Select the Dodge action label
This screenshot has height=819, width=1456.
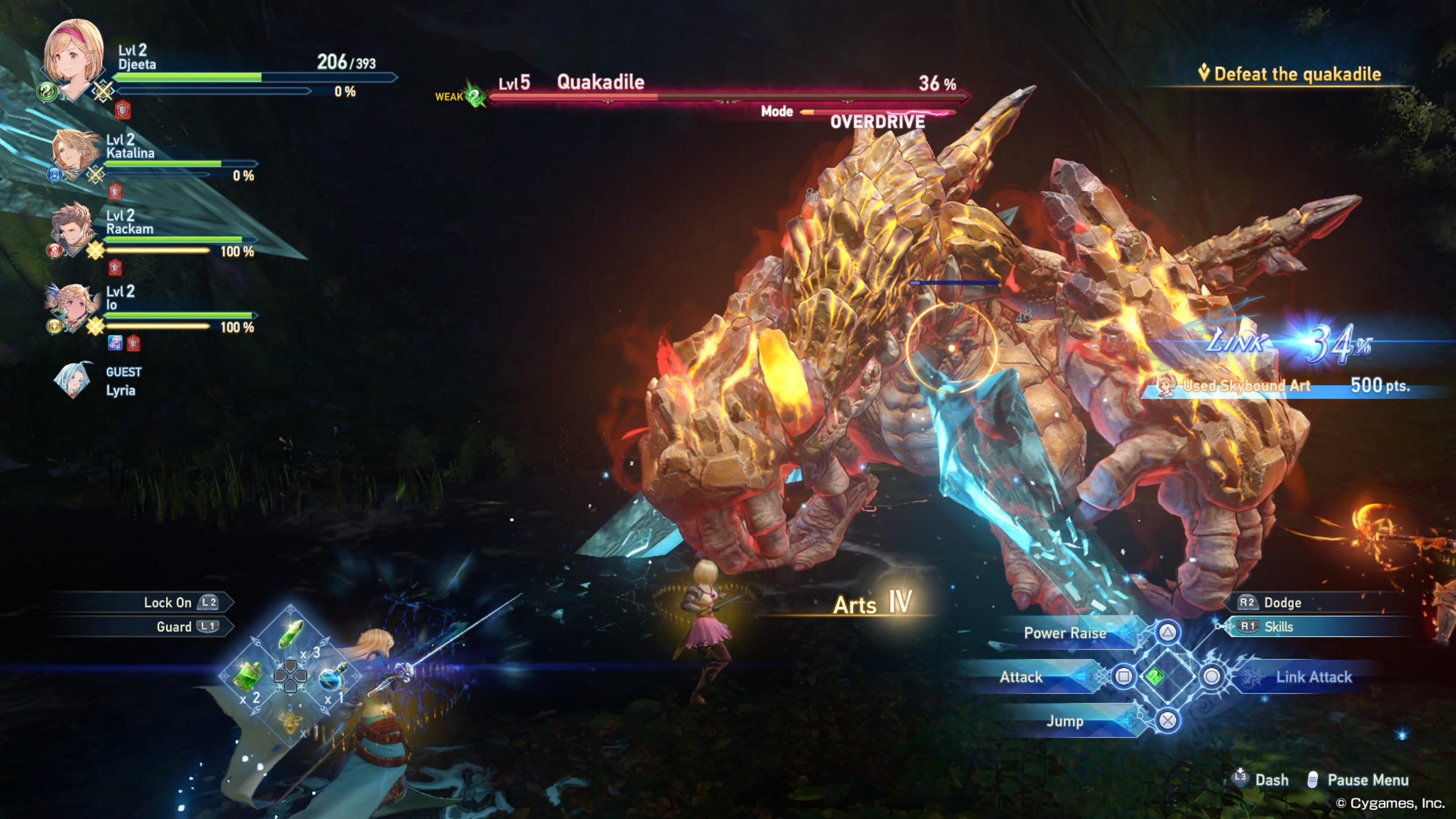pyautogui.click(x=1282, y=602)
